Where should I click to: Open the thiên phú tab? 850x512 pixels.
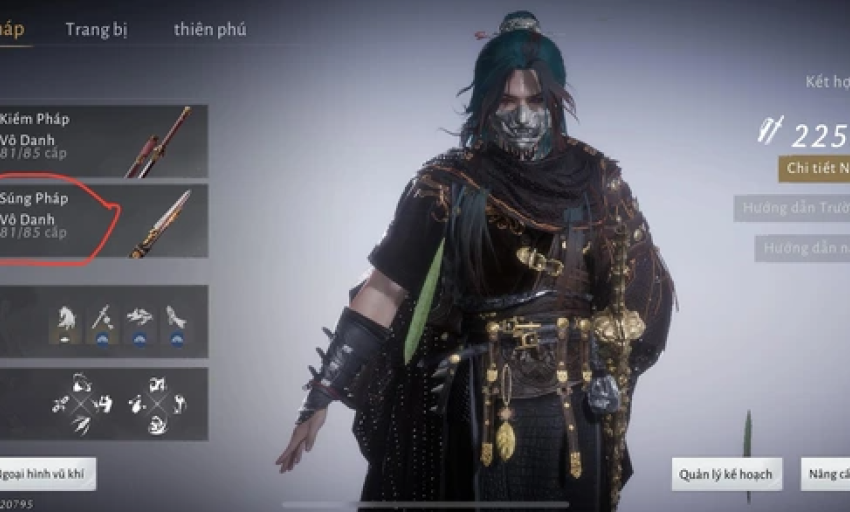[210, 29]
